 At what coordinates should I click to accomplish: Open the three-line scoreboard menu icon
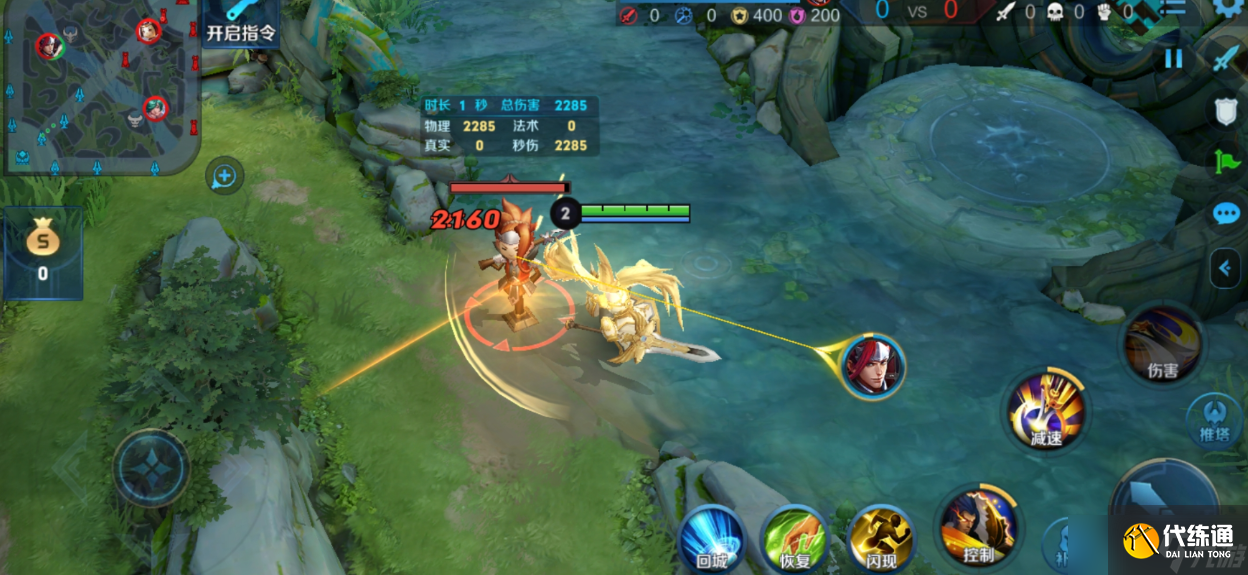(1172, 8)
